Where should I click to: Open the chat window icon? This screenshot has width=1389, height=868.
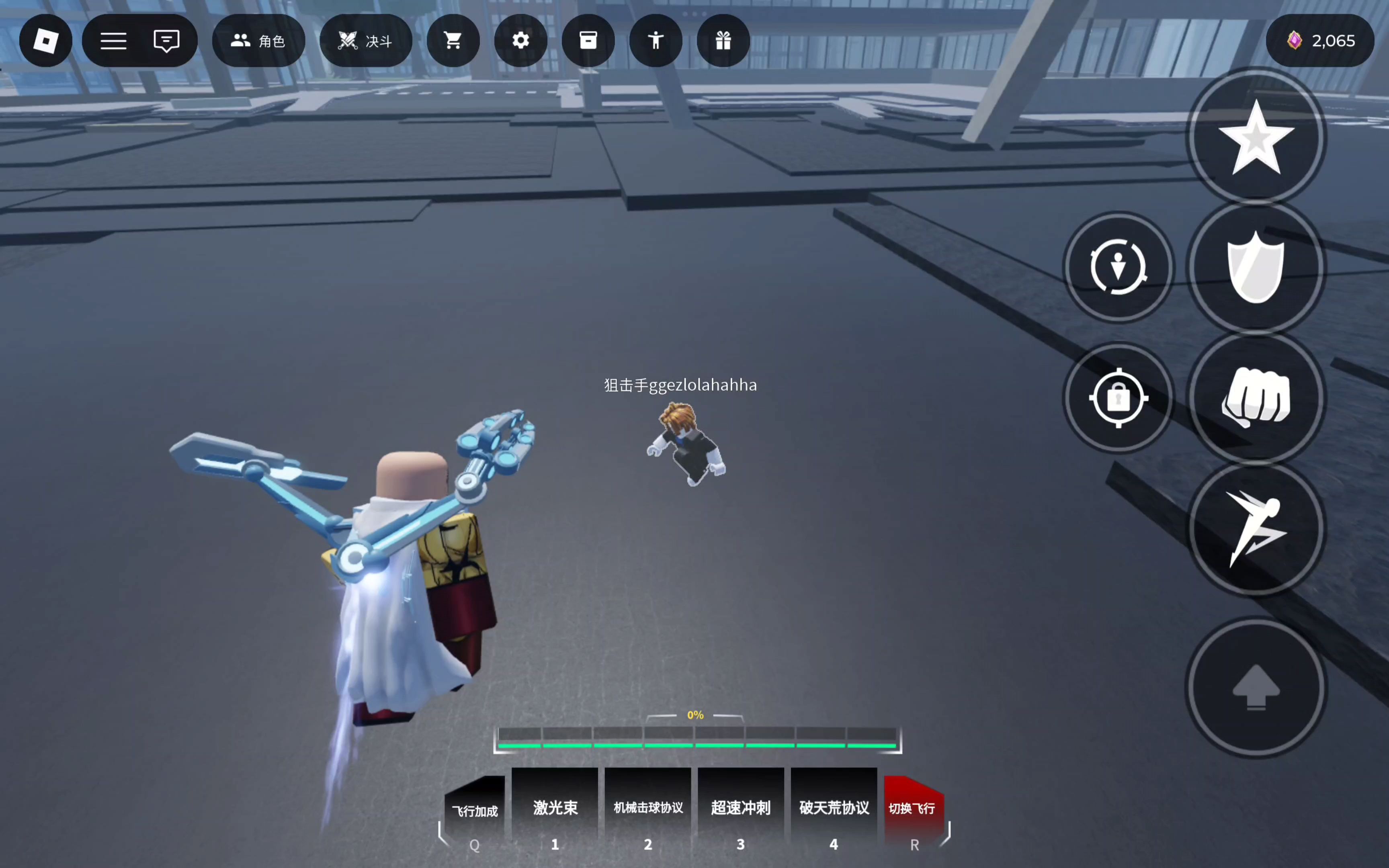166,41
